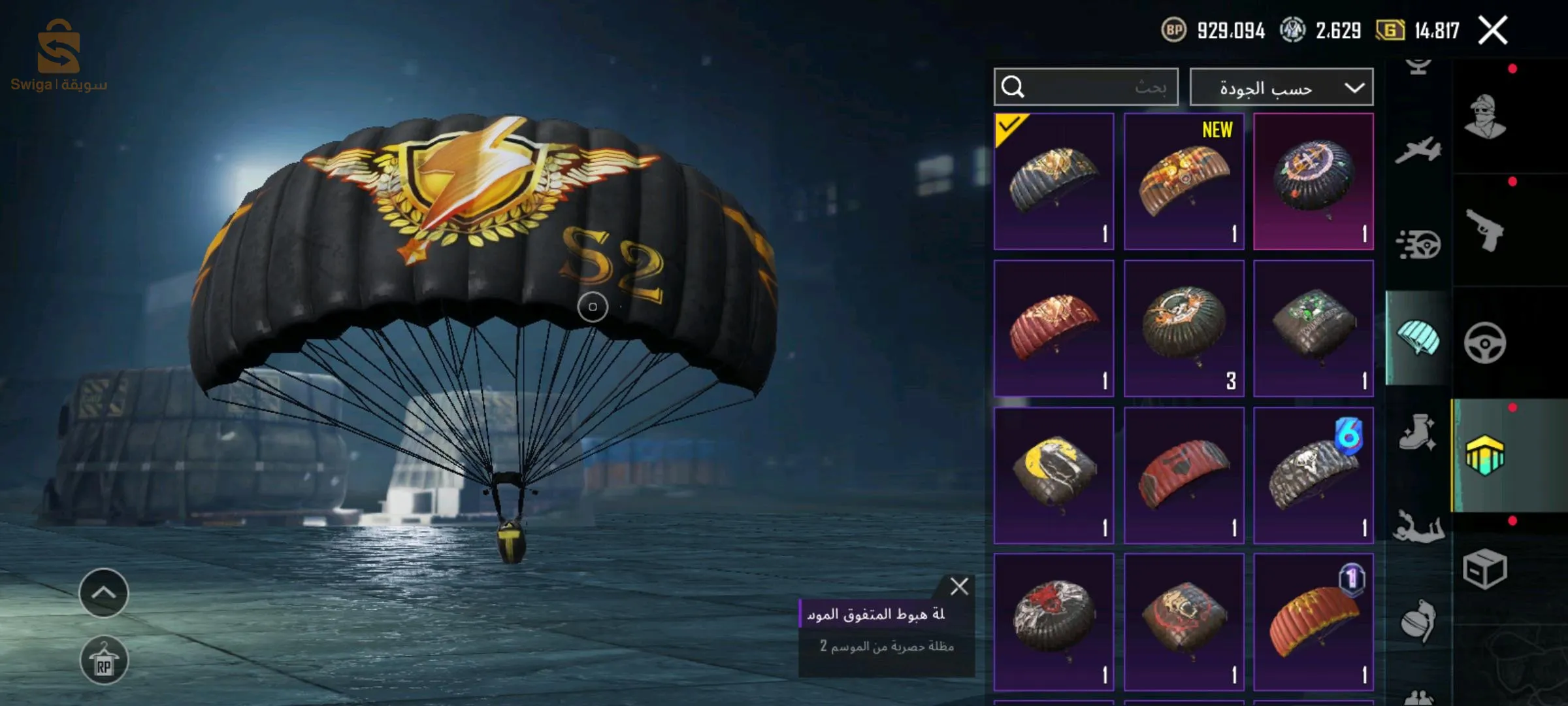The image size is (1568, 706).
Task: Open the character outfit category
Action: click(x=1485, y=118)
